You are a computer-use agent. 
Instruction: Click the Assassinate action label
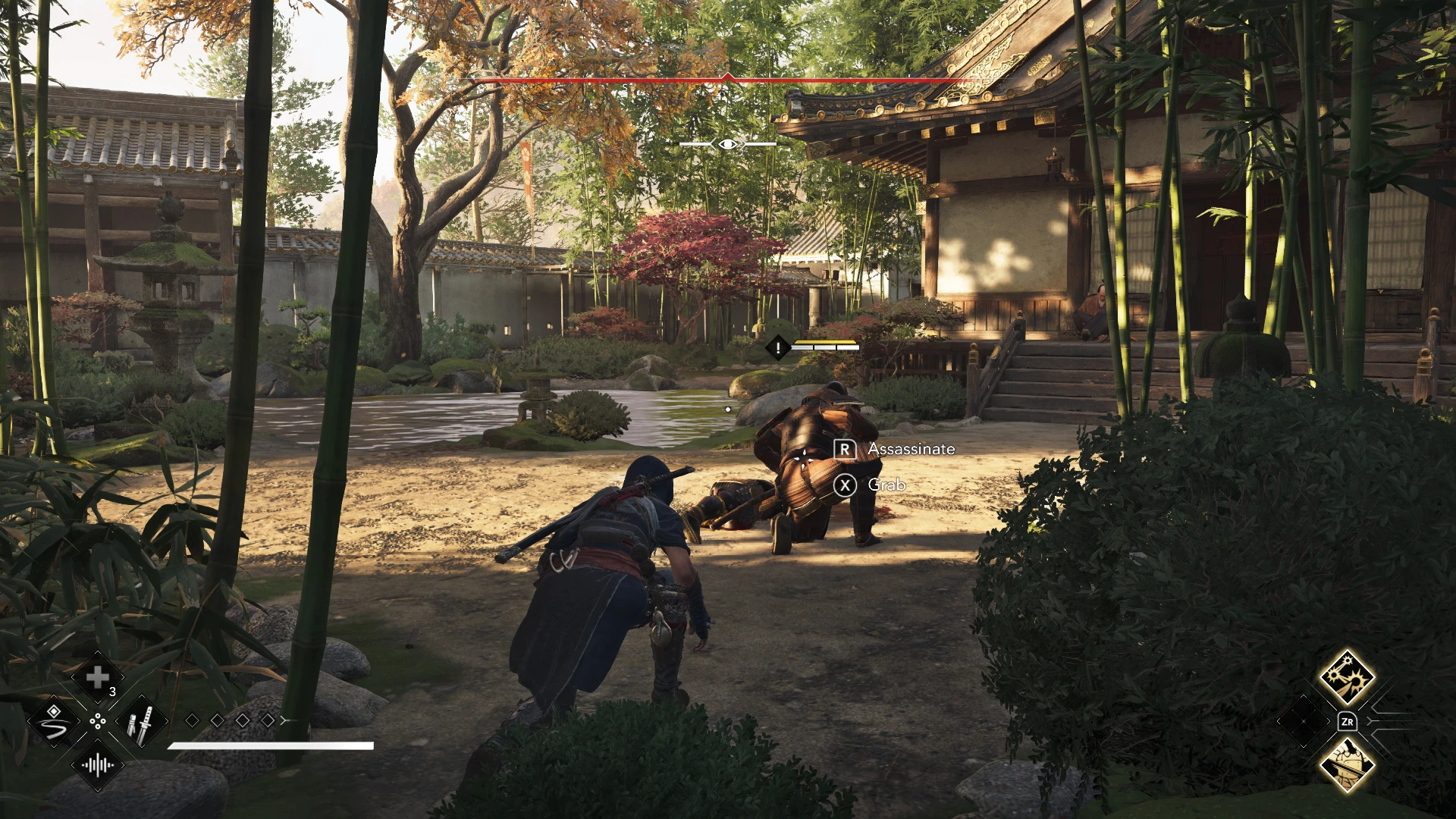(910, 449)
